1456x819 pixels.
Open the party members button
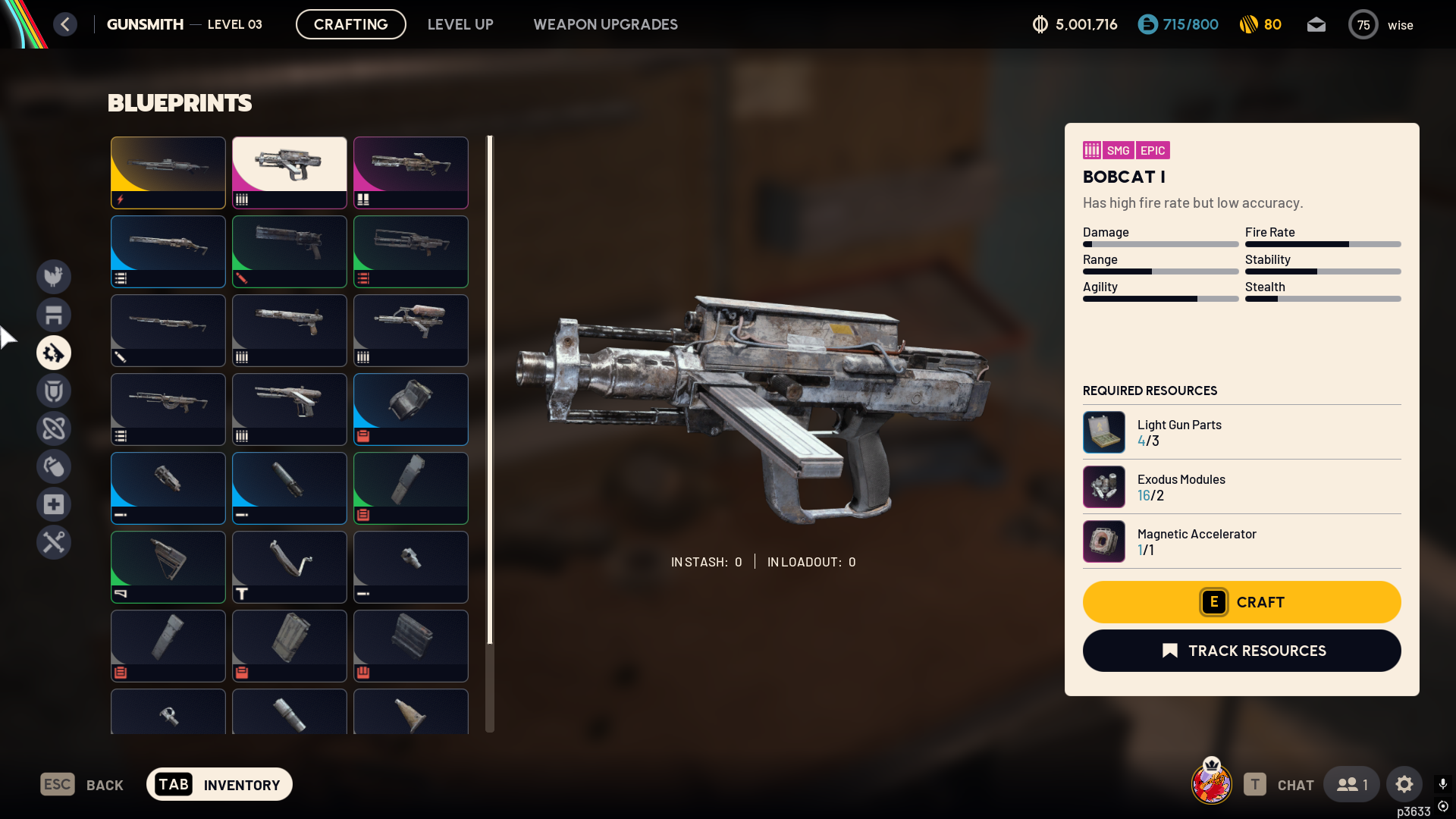tap(1352, 784)
